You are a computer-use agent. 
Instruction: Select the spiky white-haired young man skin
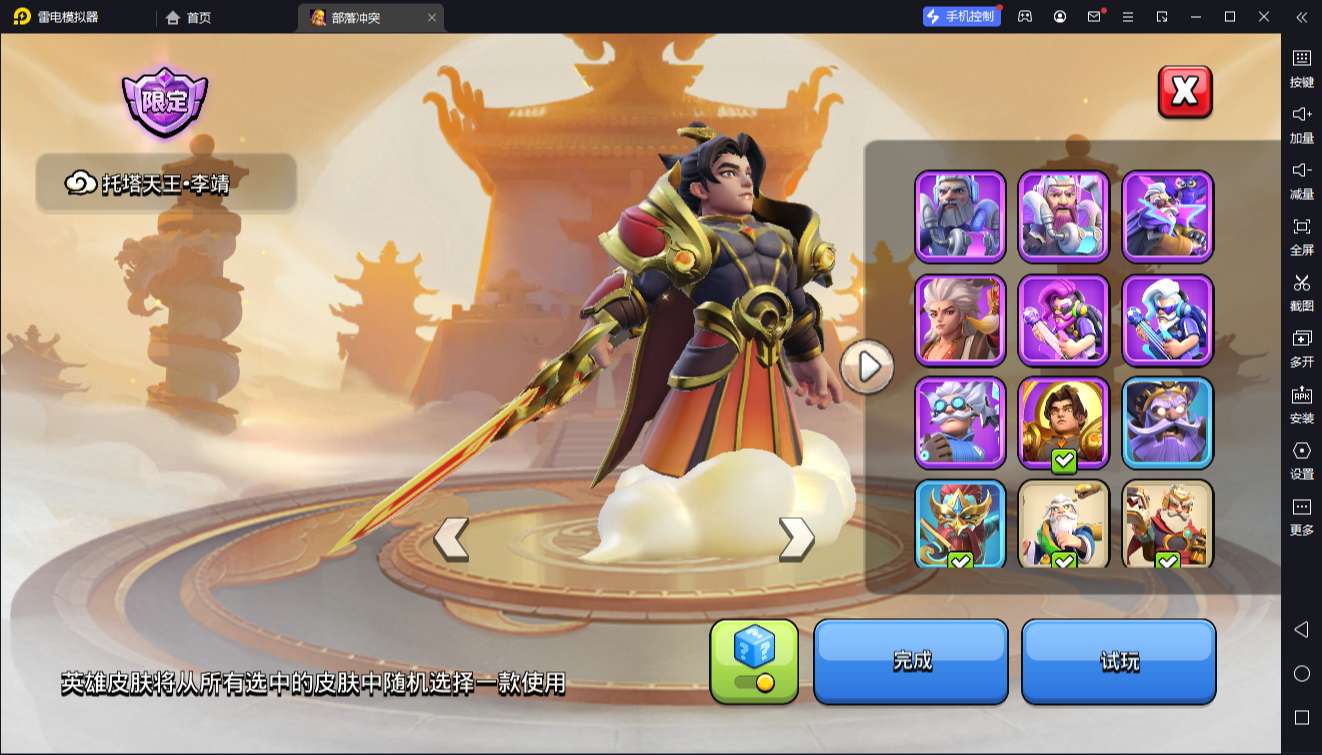[960, 320]
